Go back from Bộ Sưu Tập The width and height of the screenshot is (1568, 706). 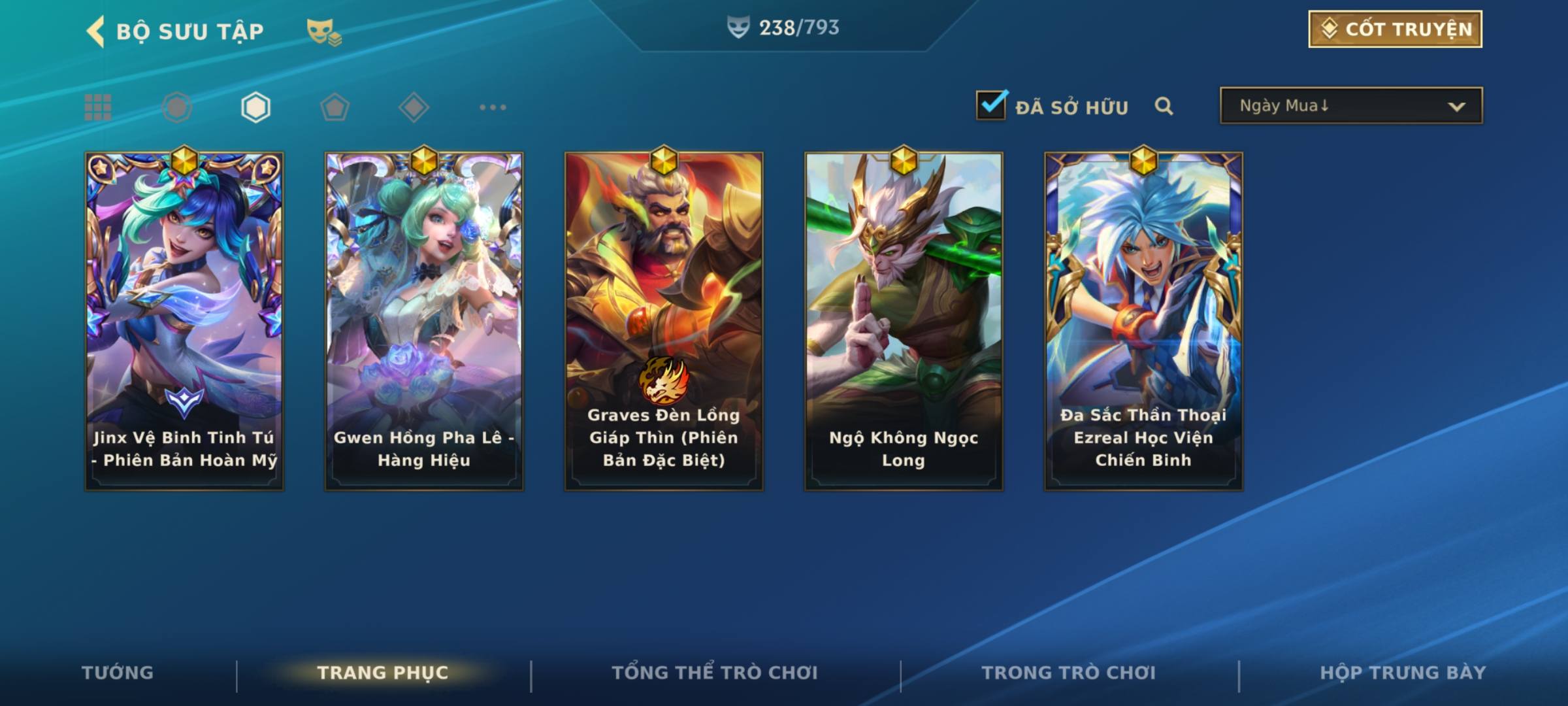[95, 31]
